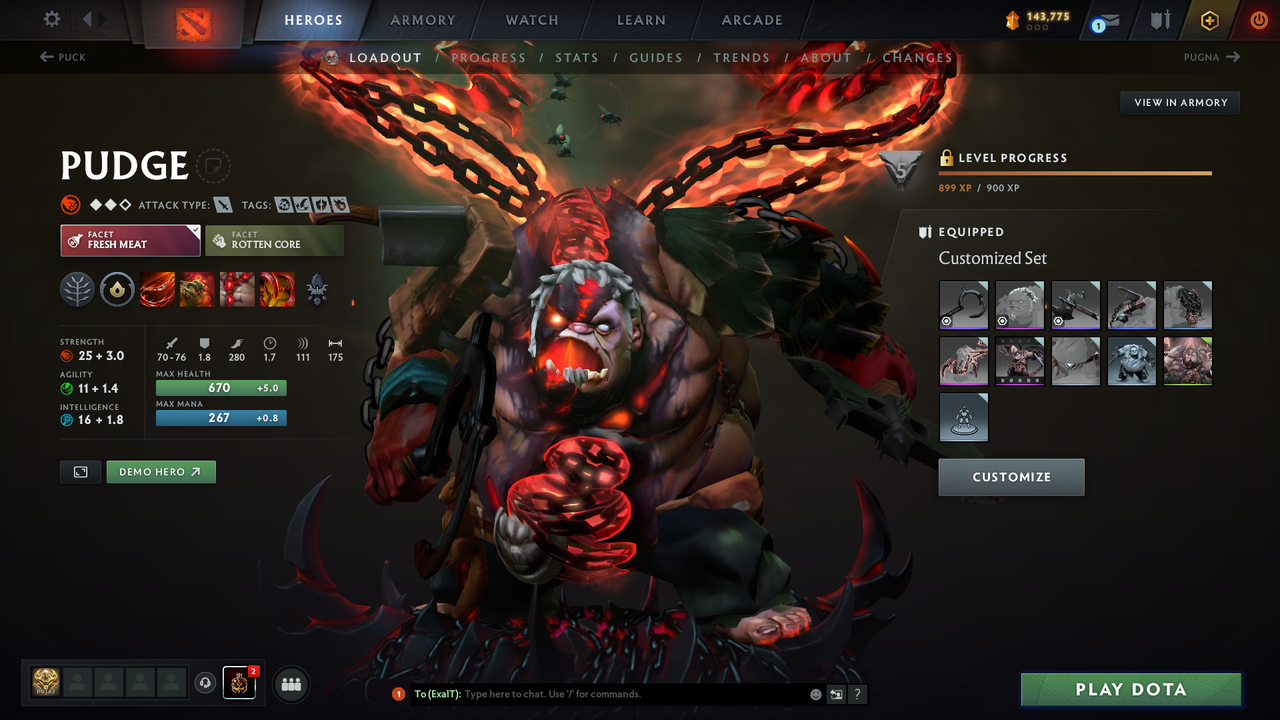The height and width of the screenshot is (720, 1280).
Task: Switch to the WATCH tab
Action: pos(531,19)
